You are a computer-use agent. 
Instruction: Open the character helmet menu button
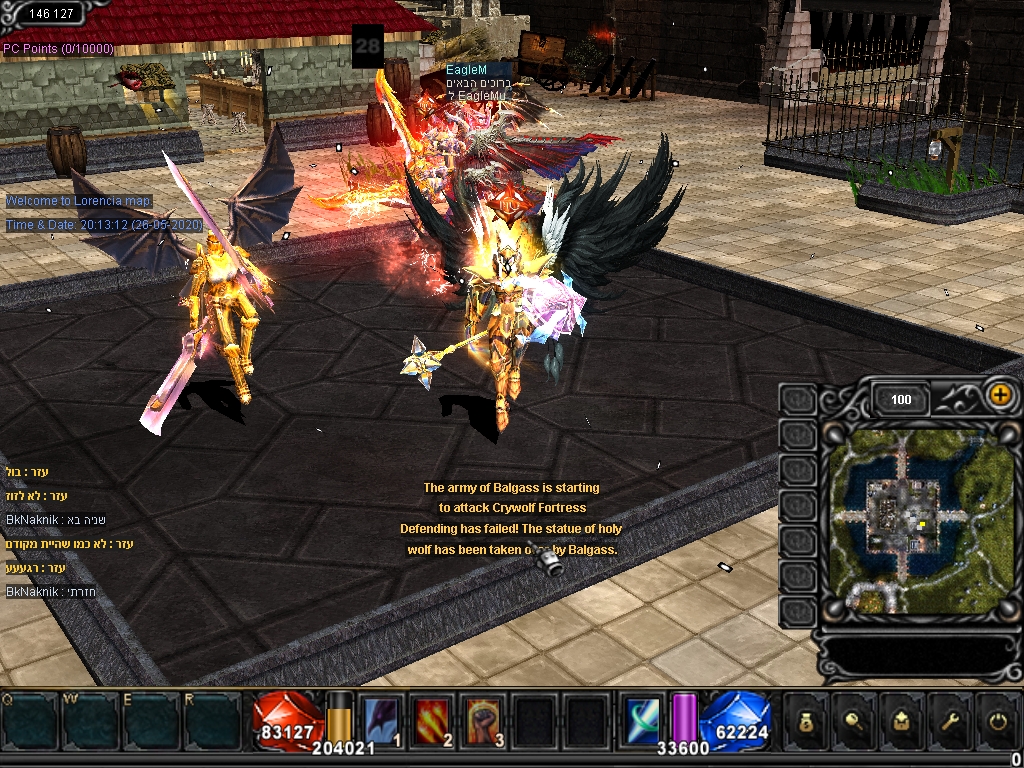(900, 722)
